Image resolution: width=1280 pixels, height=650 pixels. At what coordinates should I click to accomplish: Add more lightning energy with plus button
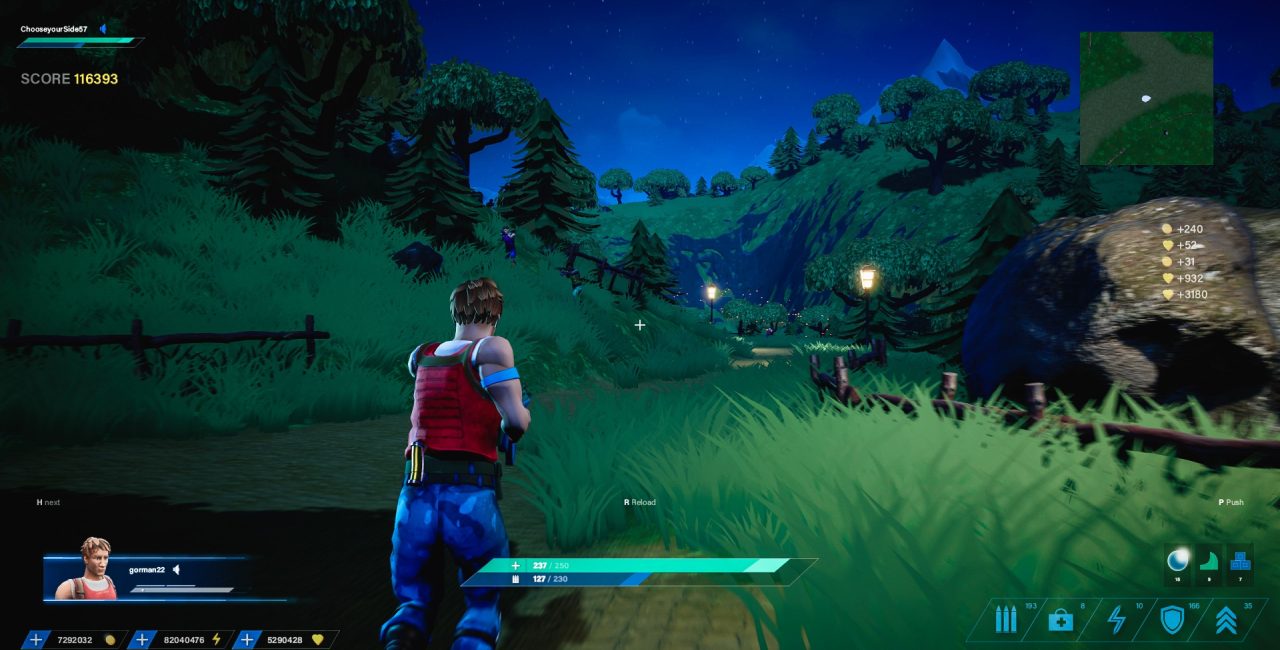tap(142, 640)
